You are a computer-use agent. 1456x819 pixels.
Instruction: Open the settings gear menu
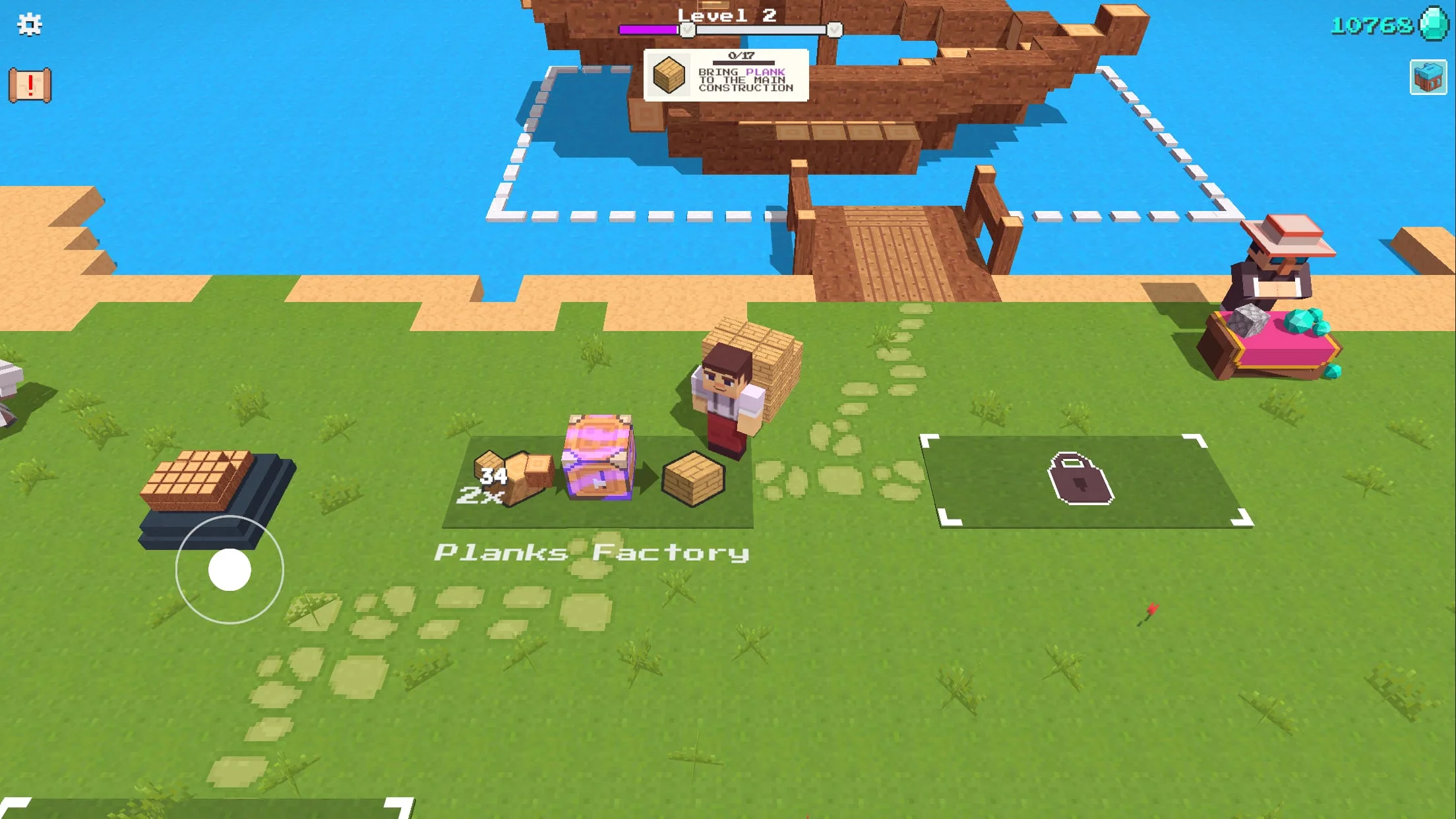click(28, 26)
